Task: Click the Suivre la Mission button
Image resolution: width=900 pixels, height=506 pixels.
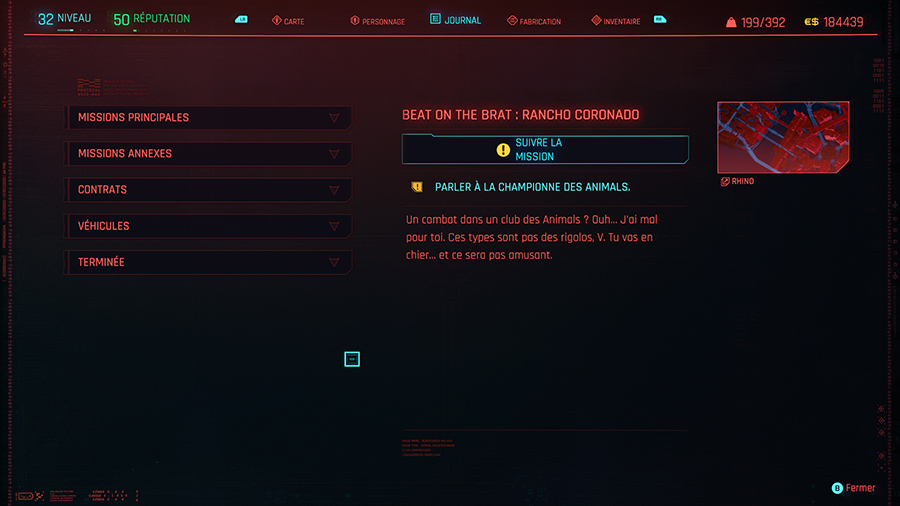Action: click(545, 150)
